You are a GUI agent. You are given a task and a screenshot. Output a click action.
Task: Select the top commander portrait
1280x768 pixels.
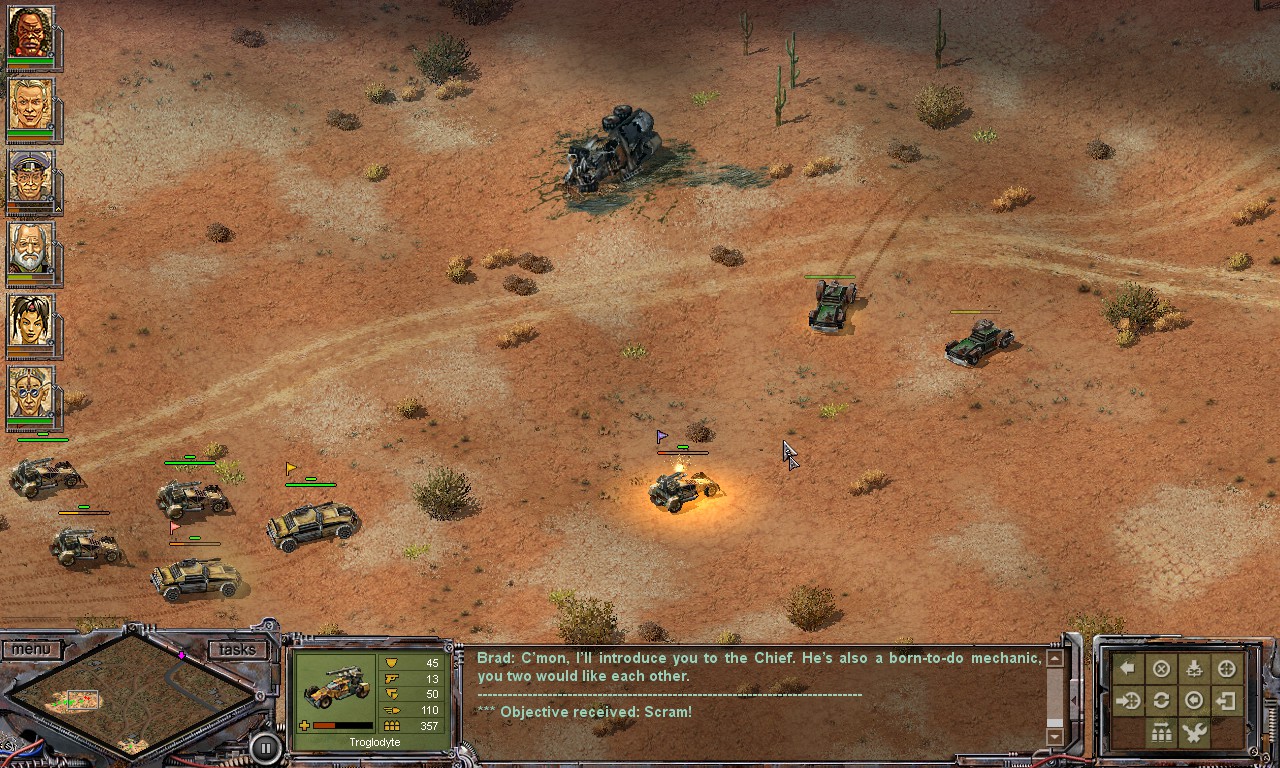tap(33, 33)
